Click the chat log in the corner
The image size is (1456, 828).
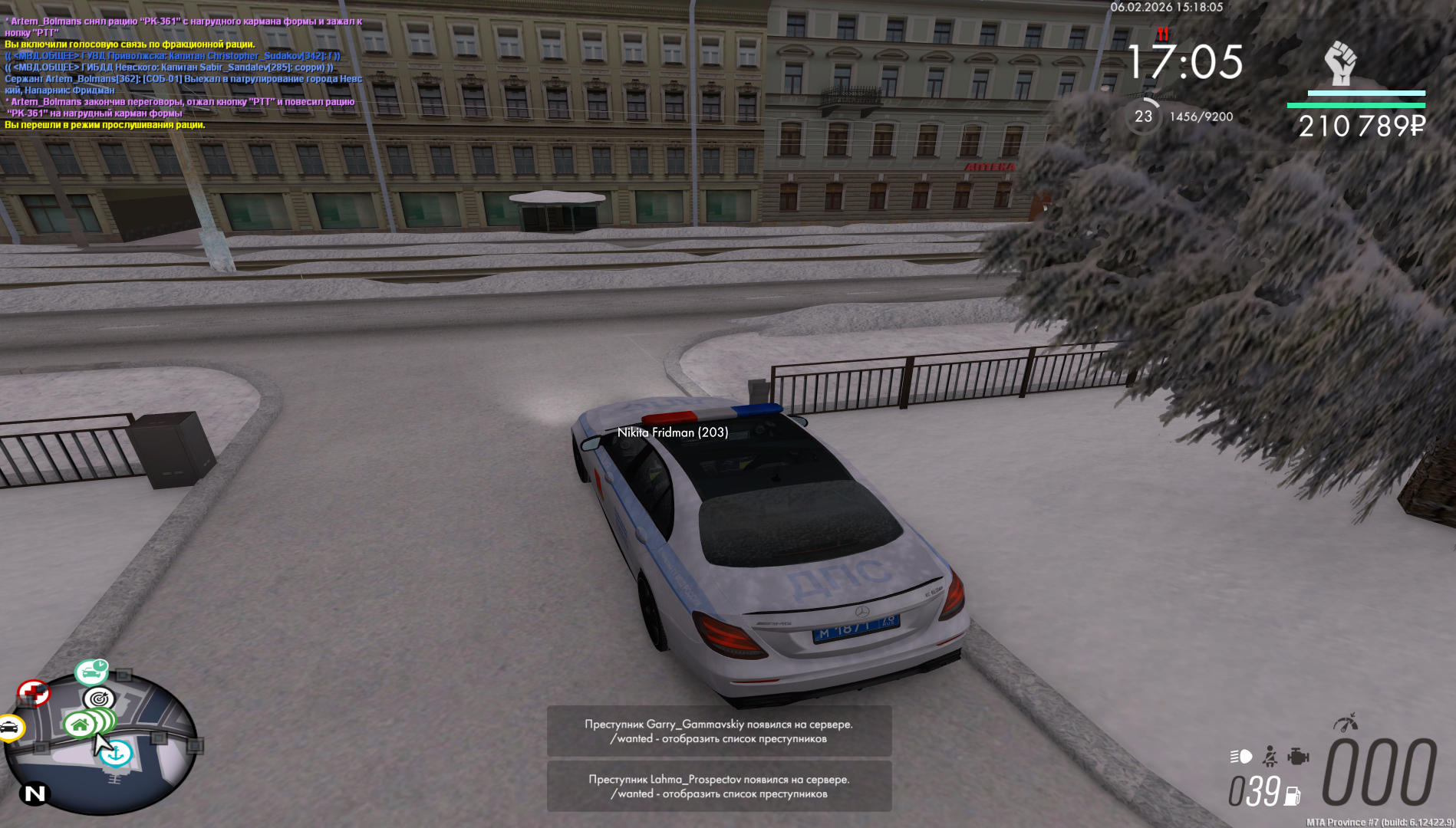point(184,73)
